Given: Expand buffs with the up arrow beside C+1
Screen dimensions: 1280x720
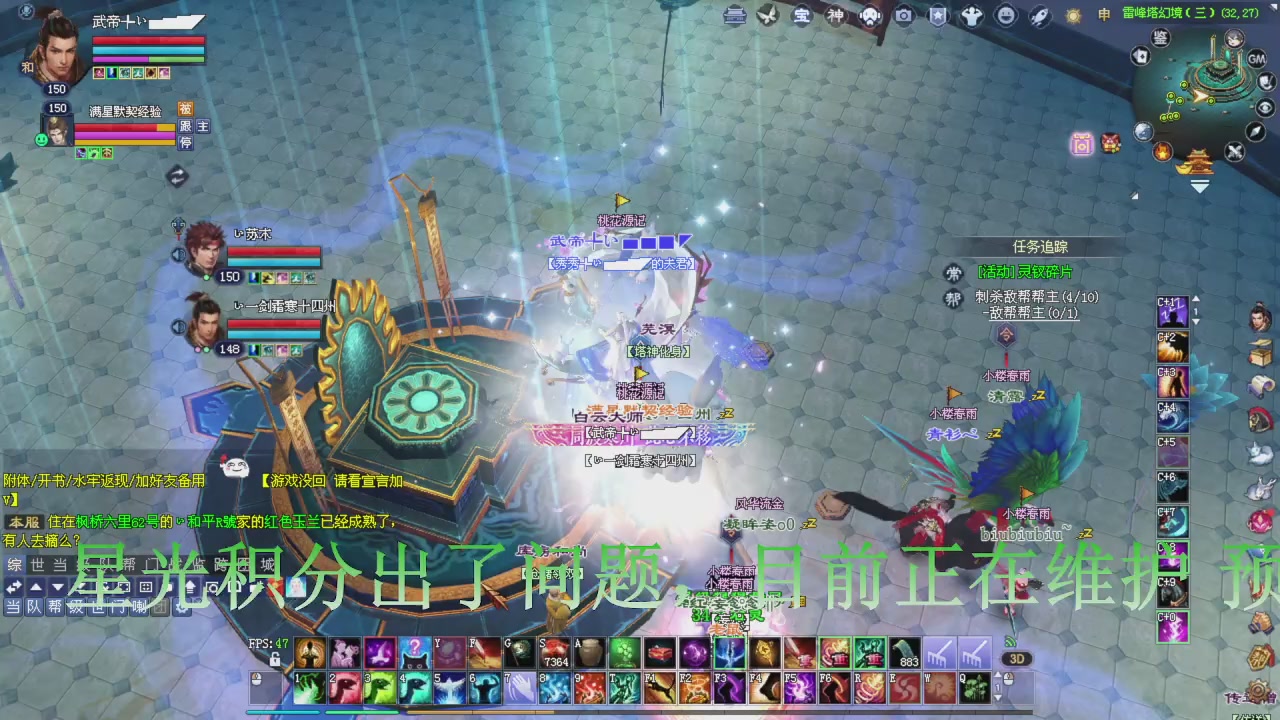Looking at the screenshot, I should click(x=1196, y=298).
